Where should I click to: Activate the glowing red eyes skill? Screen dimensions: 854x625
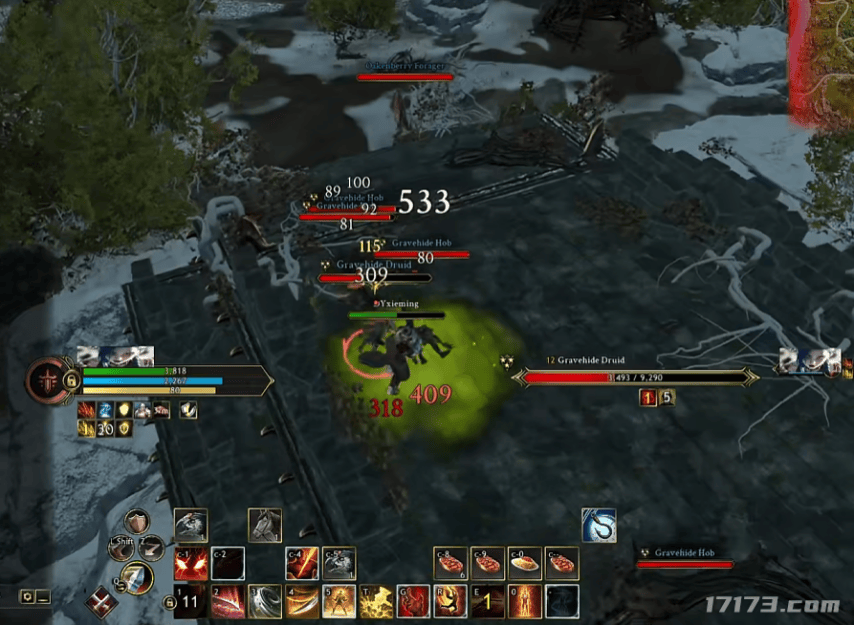189,565
